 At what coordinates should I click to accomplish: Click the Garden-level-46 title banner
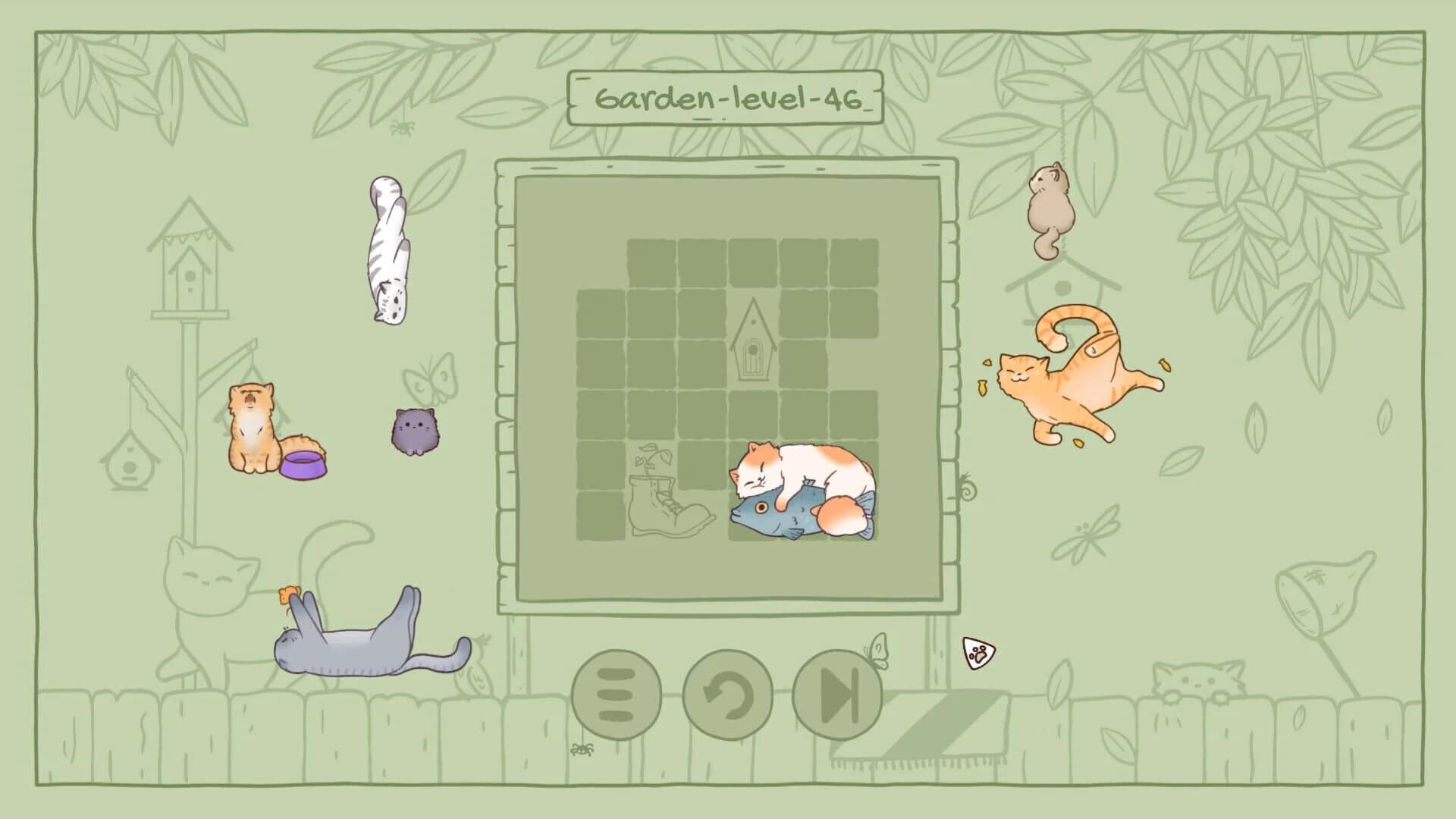728,96
